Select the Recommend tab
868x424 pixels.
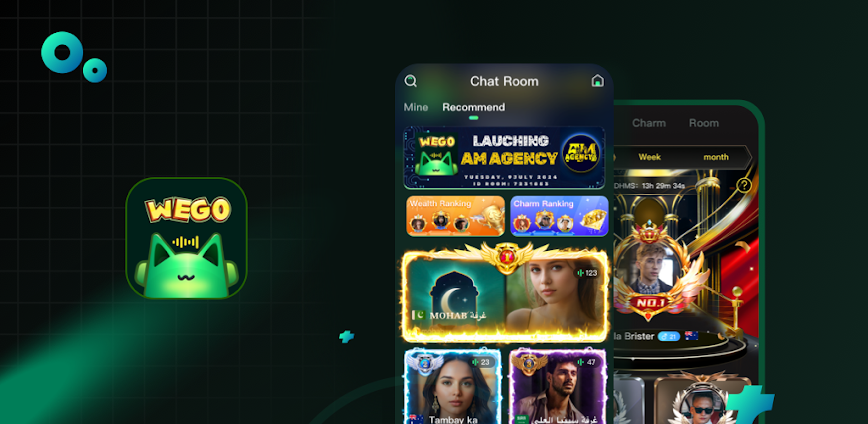point(473,107)
